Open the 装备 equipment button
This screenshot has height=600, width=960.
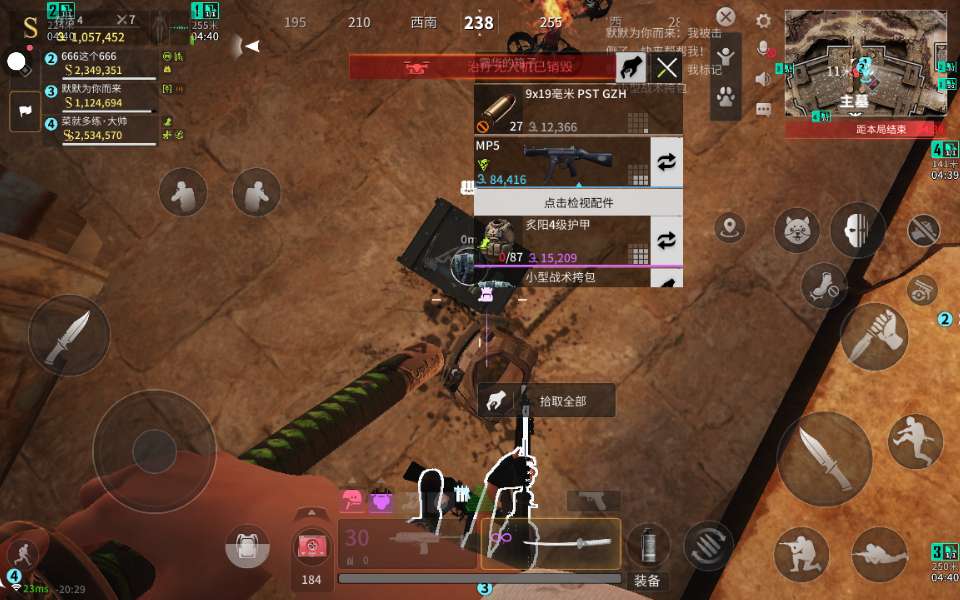coord(647,580)
